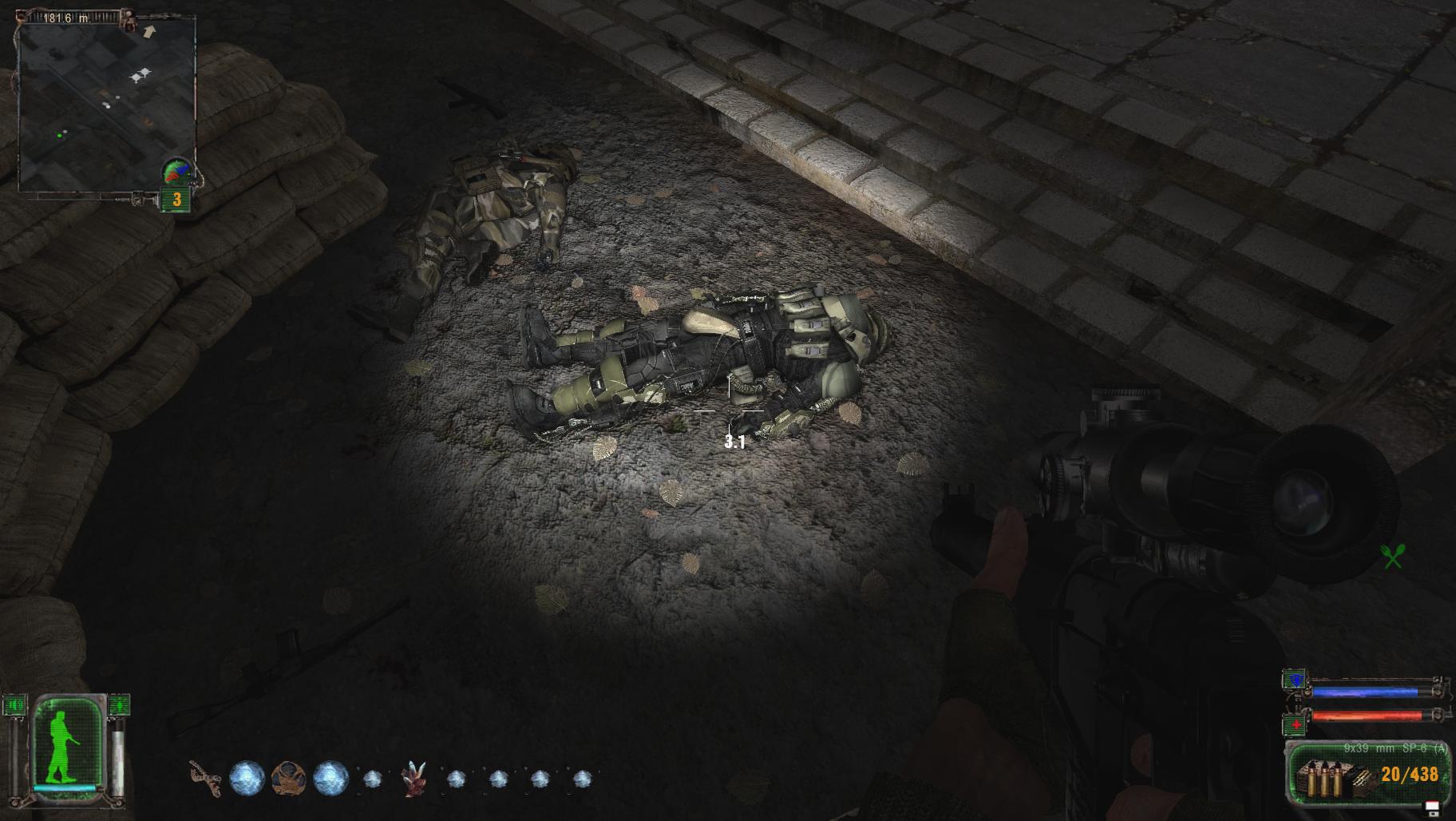1456x821 pixels.
Task: Click the floppy disk save indicator
Action: point(1432,807)
